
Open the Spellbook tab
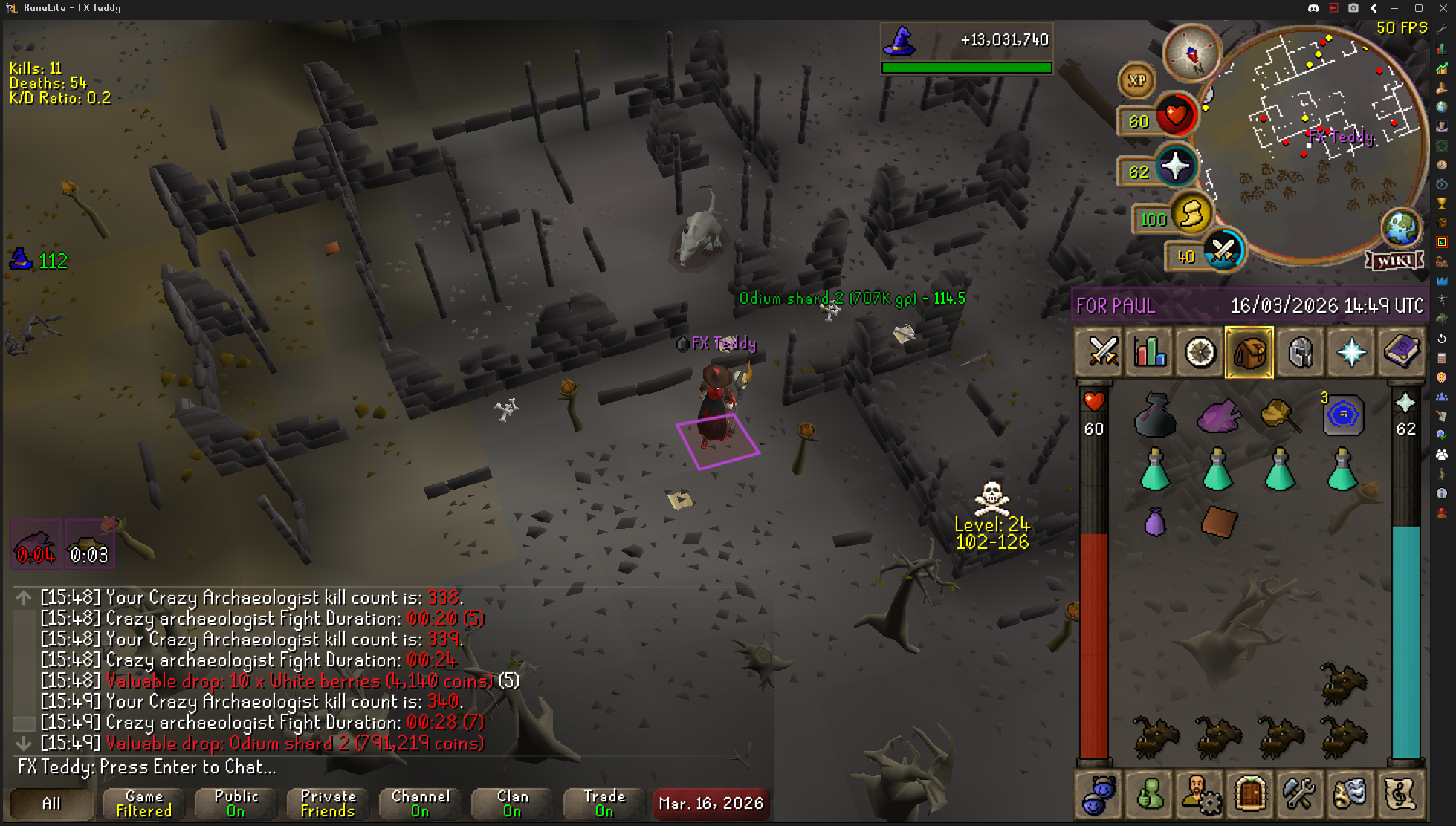tap(1401, 352)
